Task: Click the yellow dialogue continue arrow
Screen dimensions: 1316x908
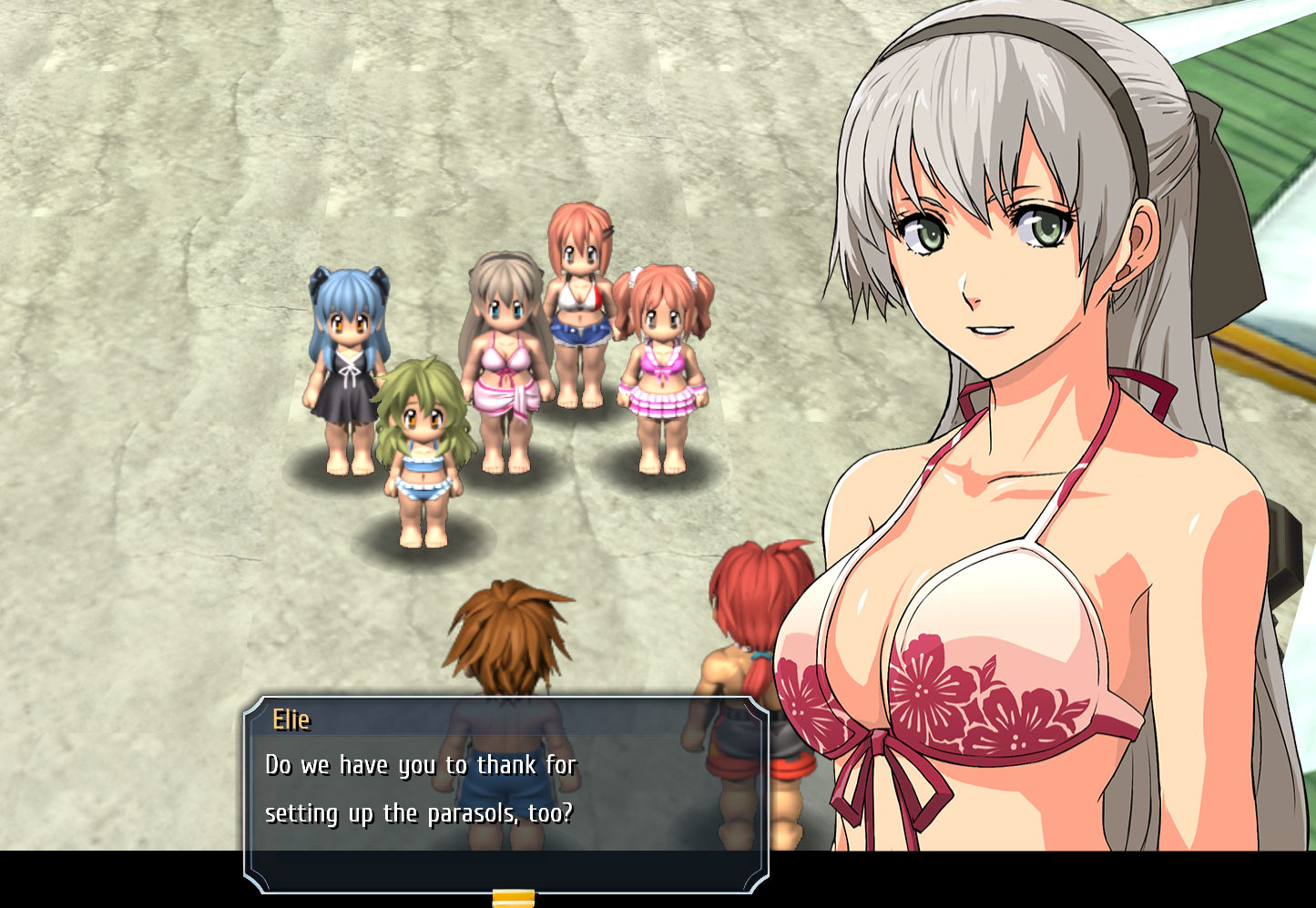Action: (513, 899)
